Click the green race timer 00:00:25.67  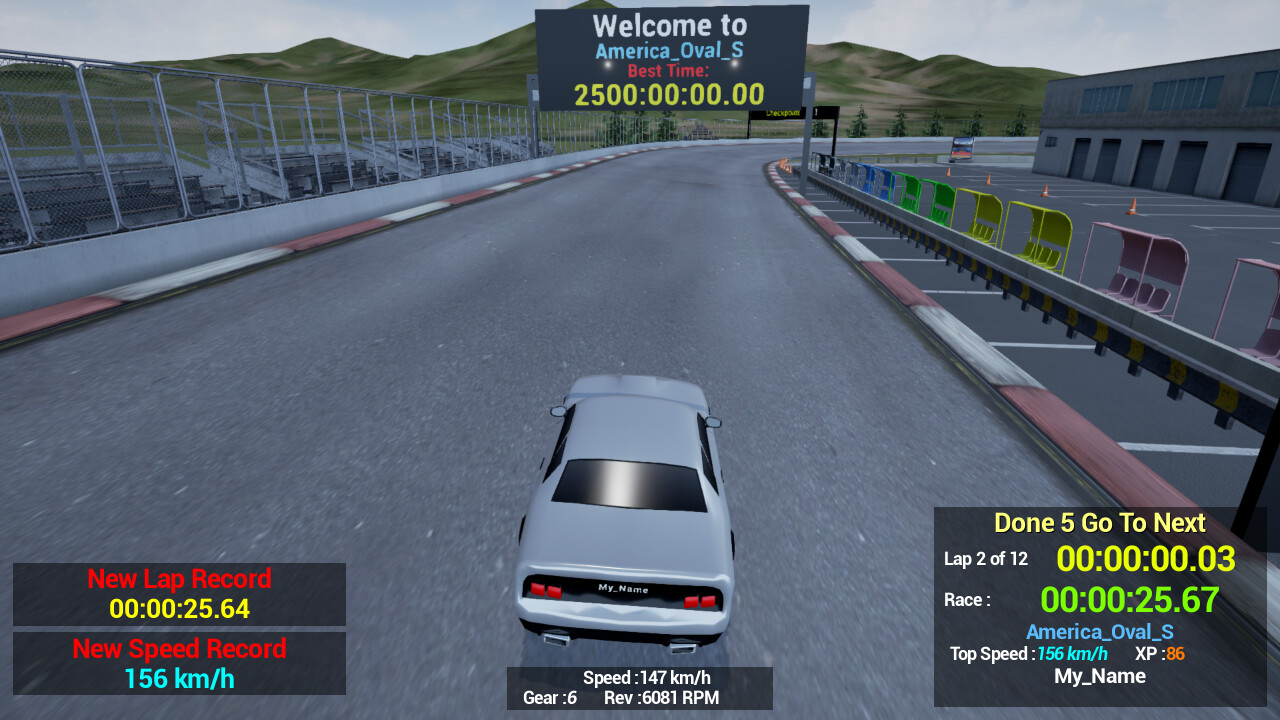(1128, 600)
